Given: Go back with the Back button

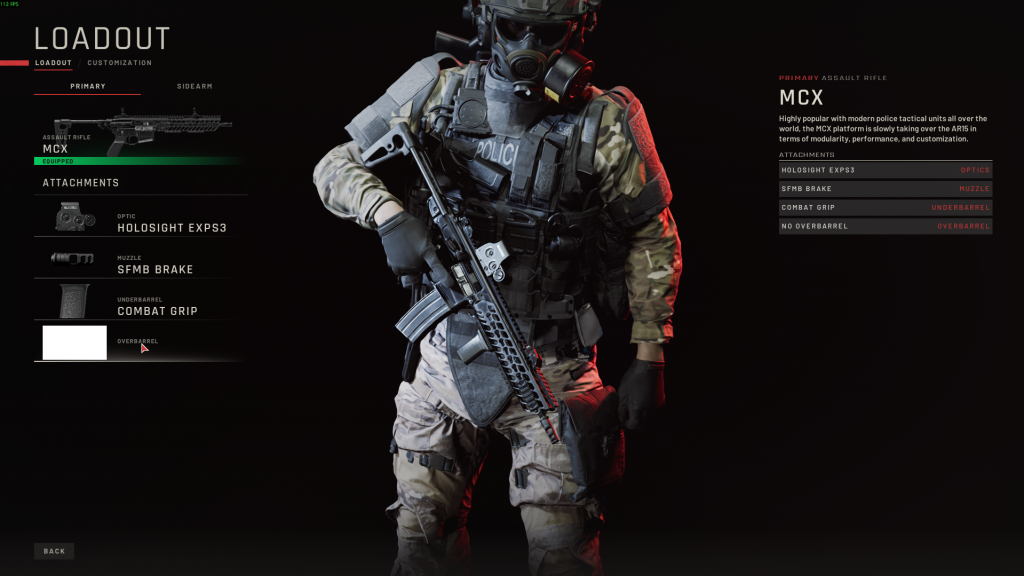Looking at the screenshot, I should pyautogui.click(x=54, y=551).
